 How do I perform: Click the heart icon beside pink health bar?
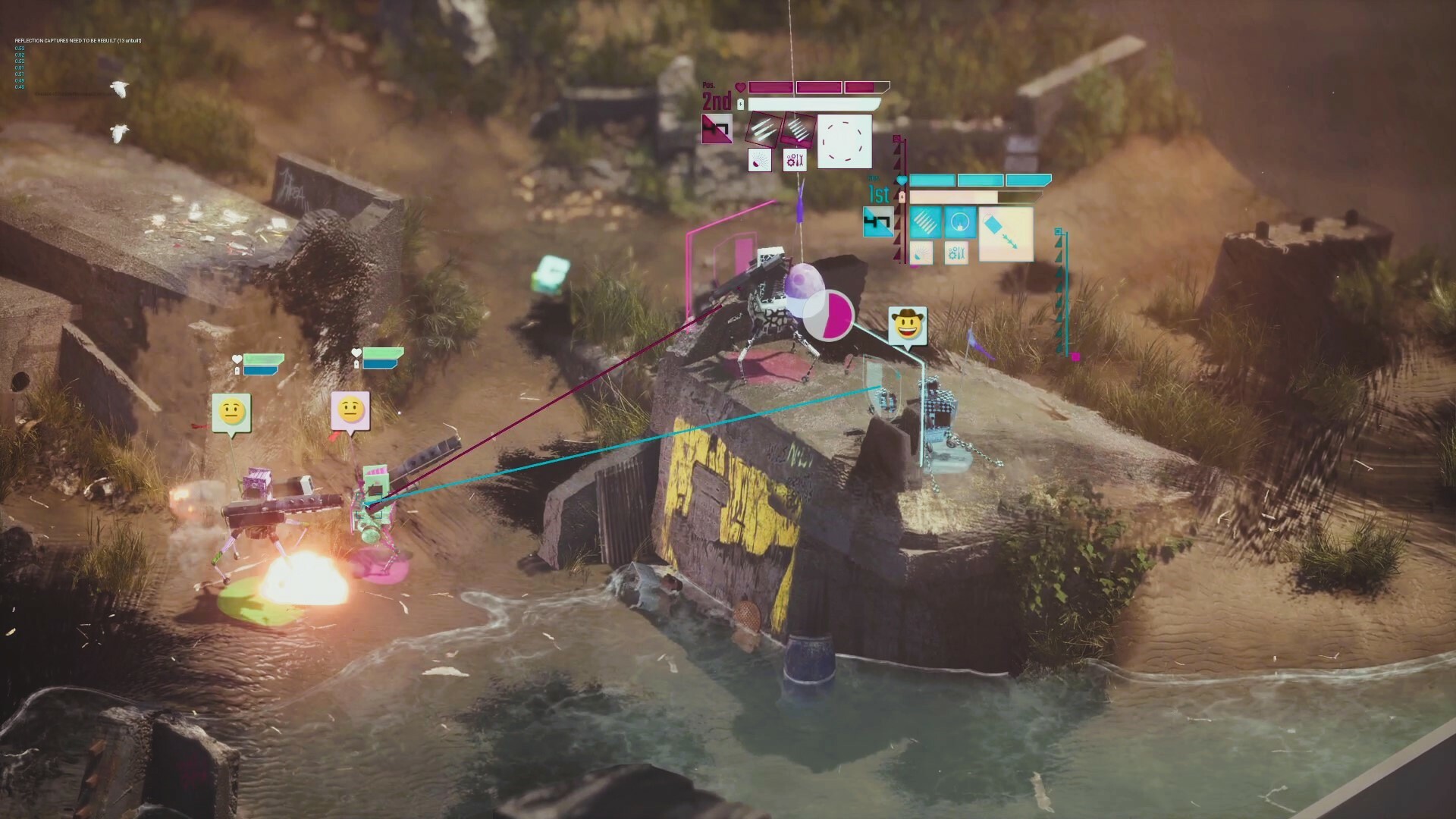coord(741,87)
